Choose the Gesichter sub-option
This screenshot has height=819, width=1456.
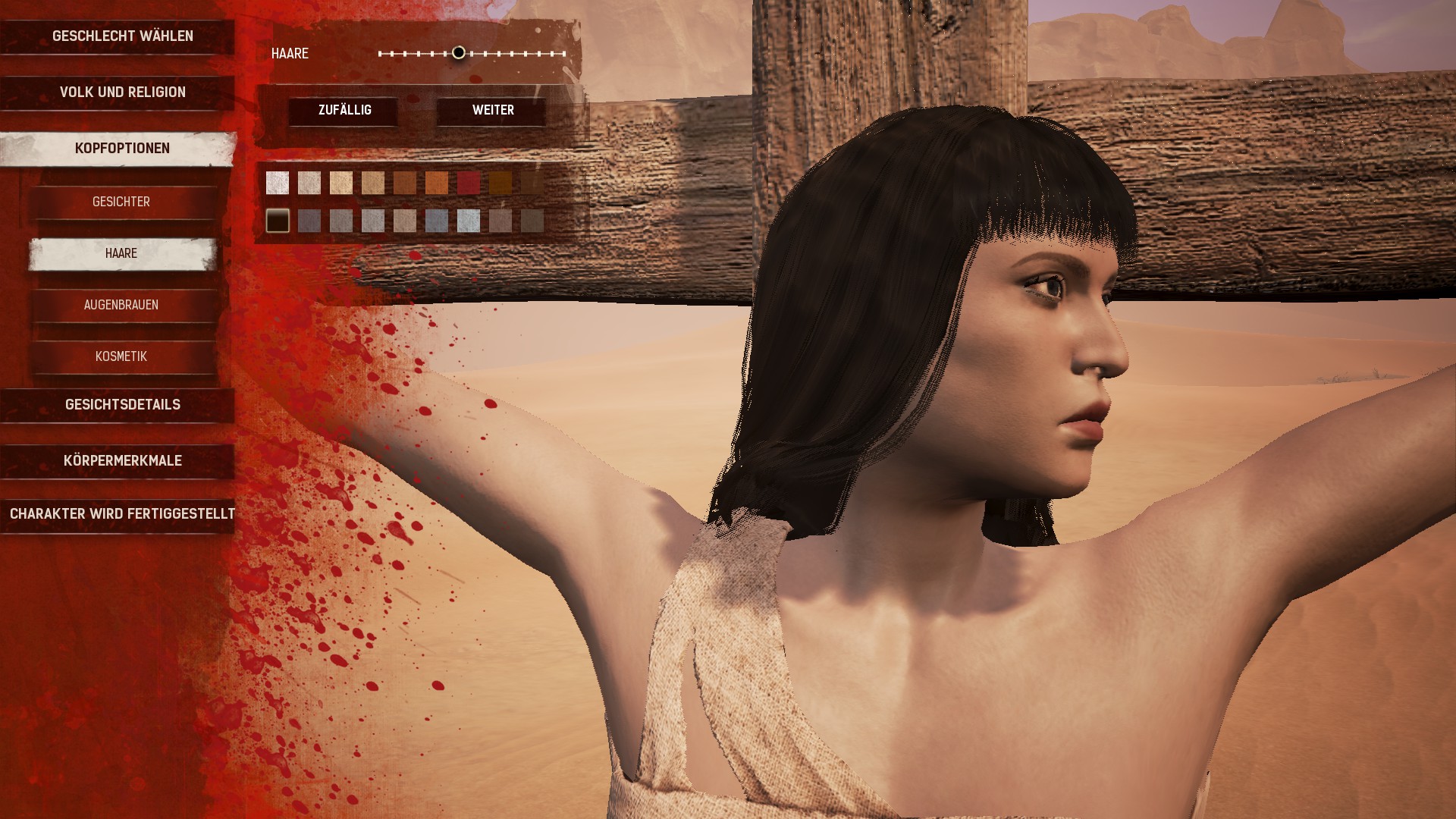[121, 202]
